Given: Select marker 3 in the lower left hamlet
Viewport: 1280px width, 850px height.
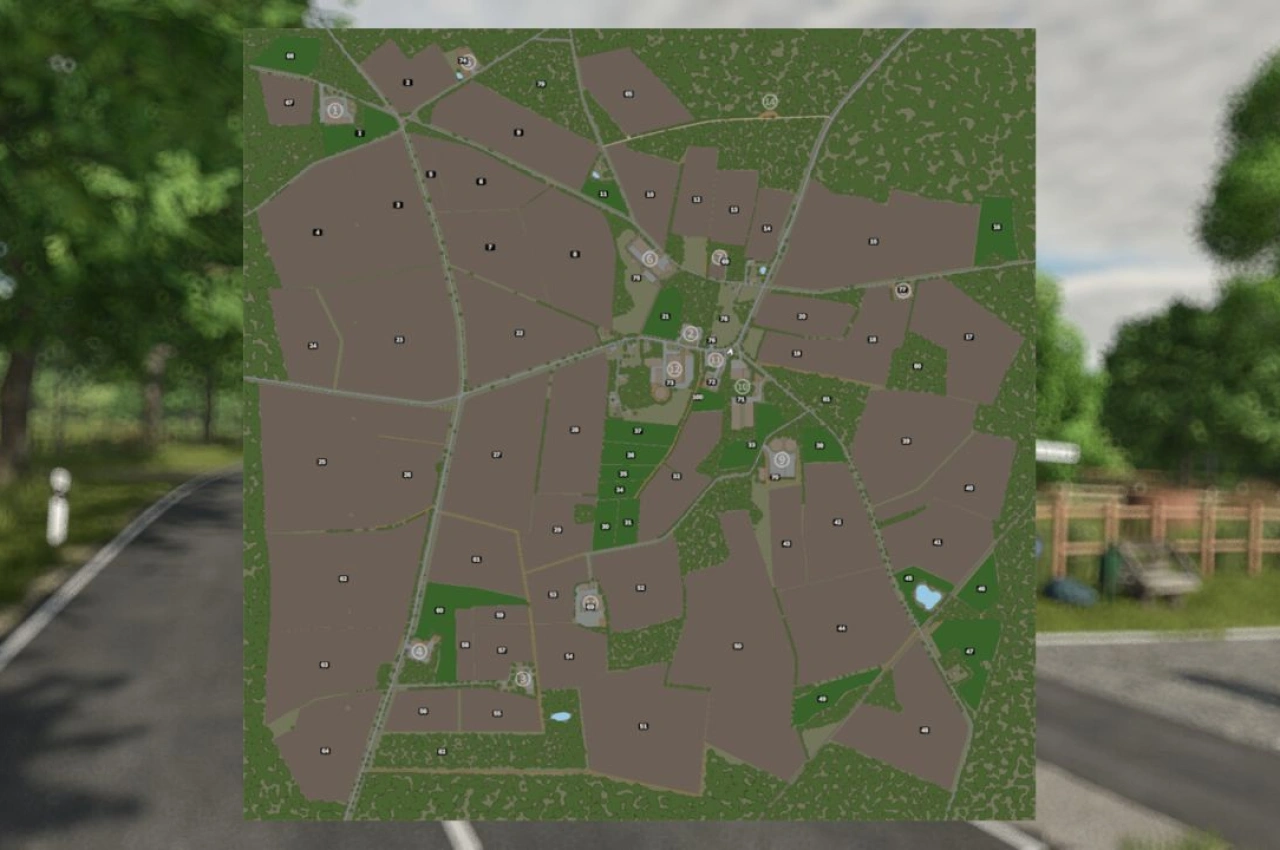Looking at the screenshot, I should click(x=522, y=677).
